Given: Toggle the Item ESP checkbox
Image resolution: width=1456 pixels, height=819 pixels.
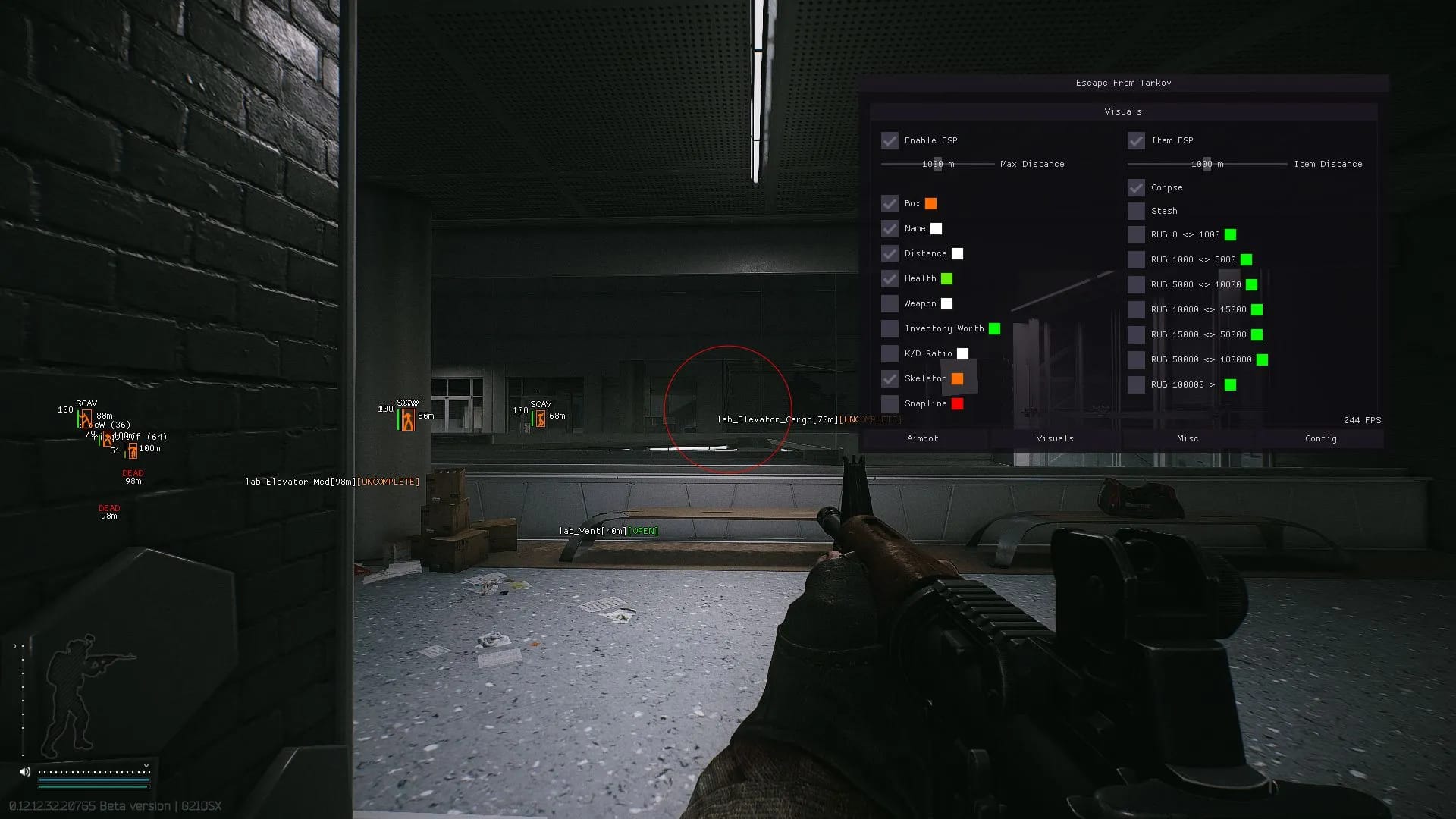Looking at the screenshot, I should pyautogui.click(x=1136, y=140).
